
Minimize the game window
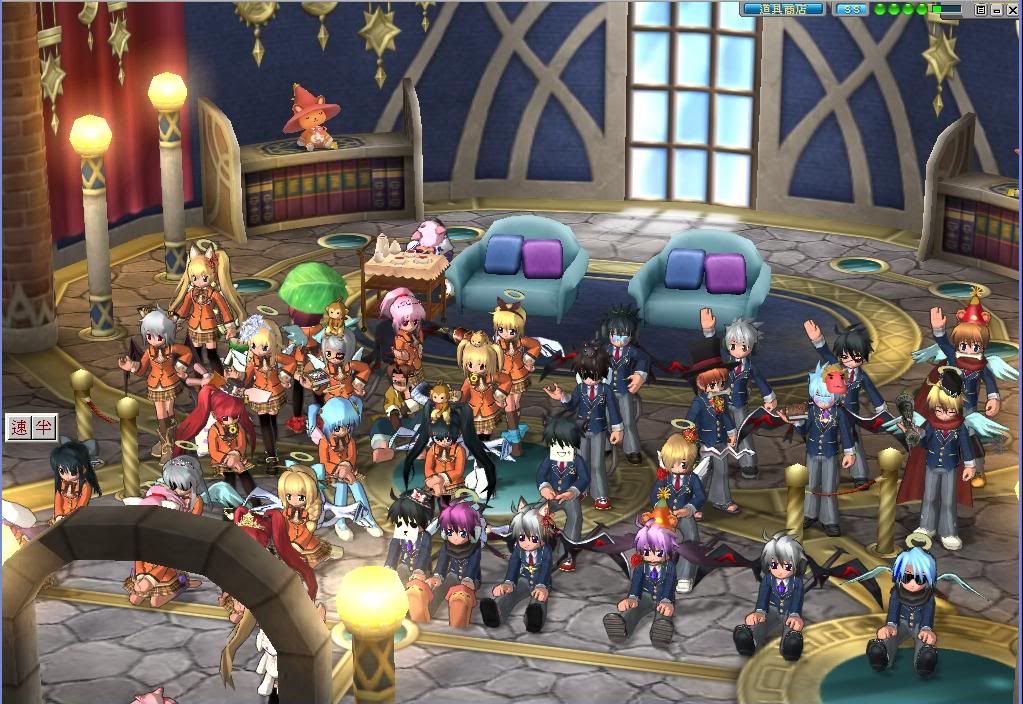(x=997, y=9)
